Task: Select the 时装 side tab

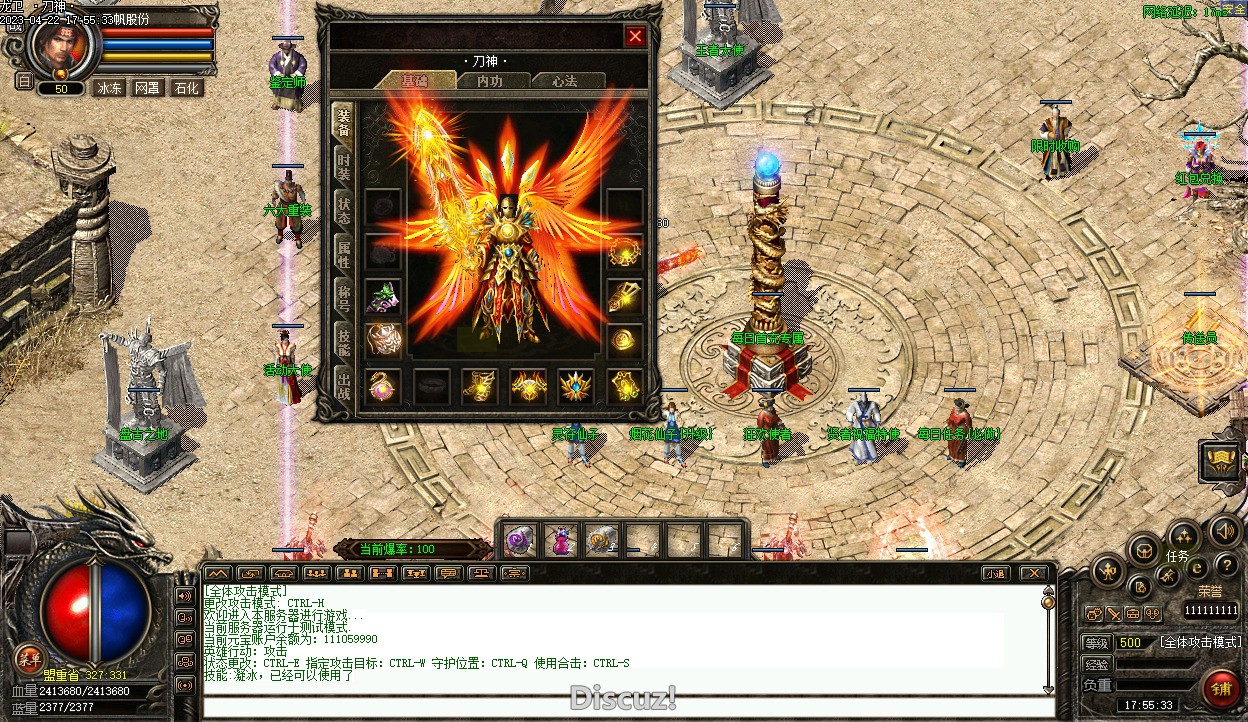Action: 343,165
